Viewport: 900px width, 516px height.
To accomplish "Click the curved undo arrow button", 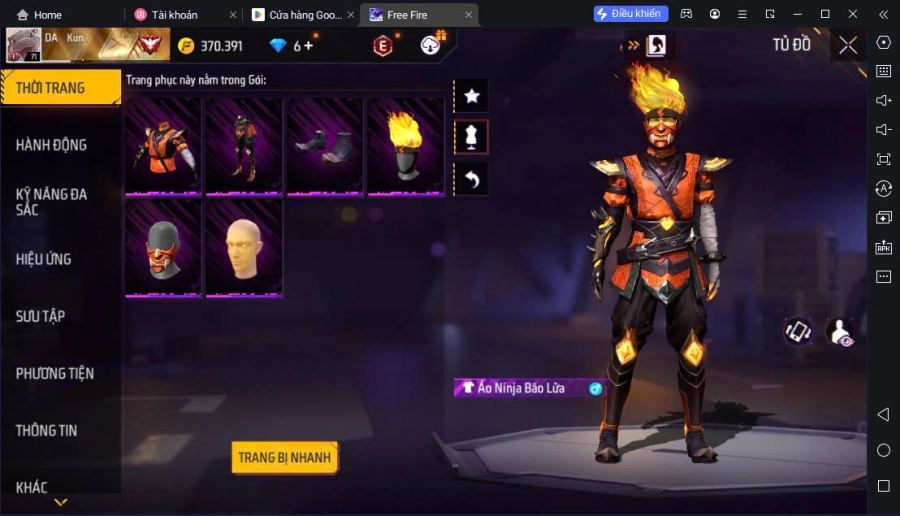I will (472, 180).
